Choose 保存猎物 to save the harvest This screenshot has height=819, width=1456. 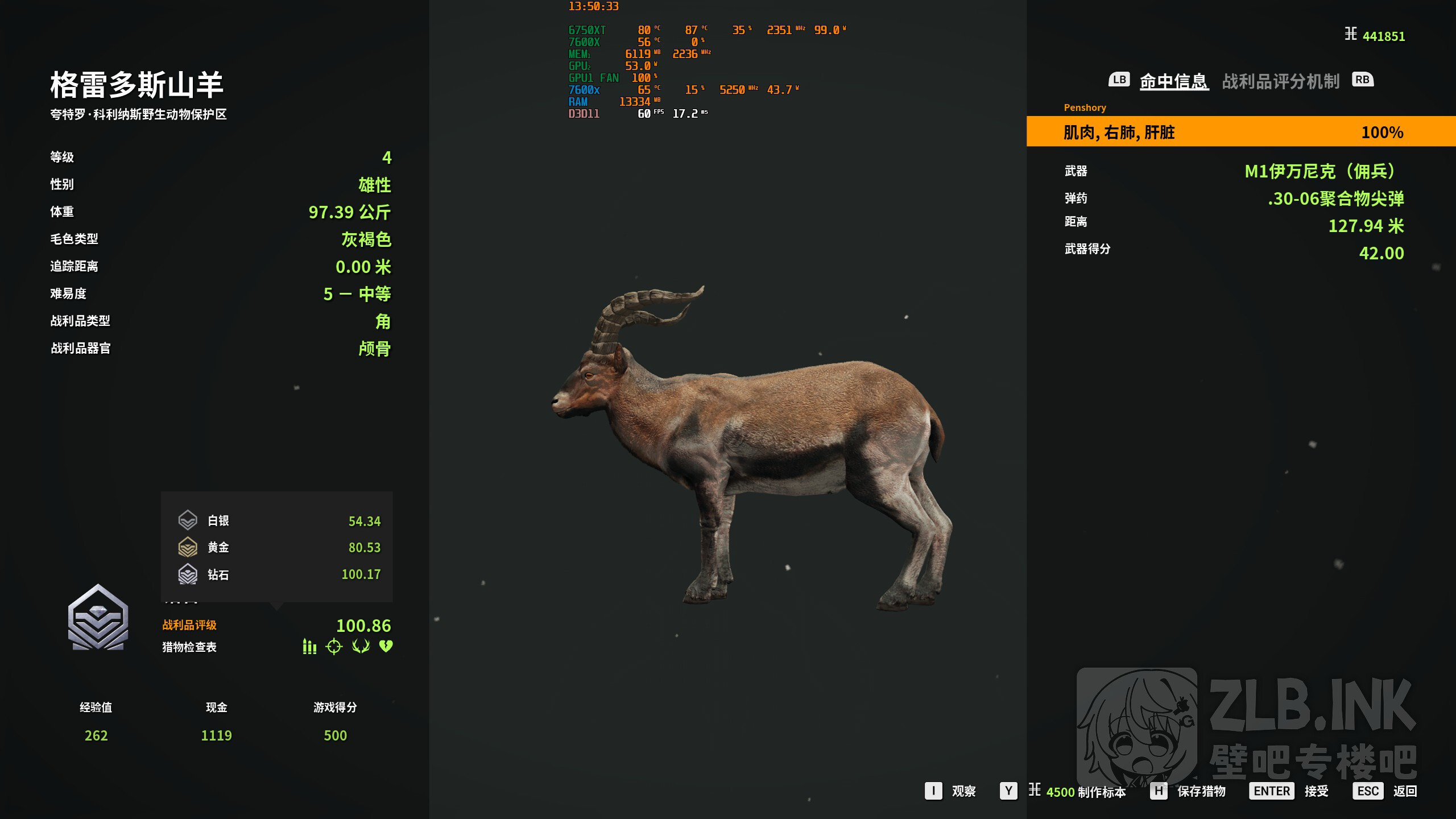click(1201, 791)
